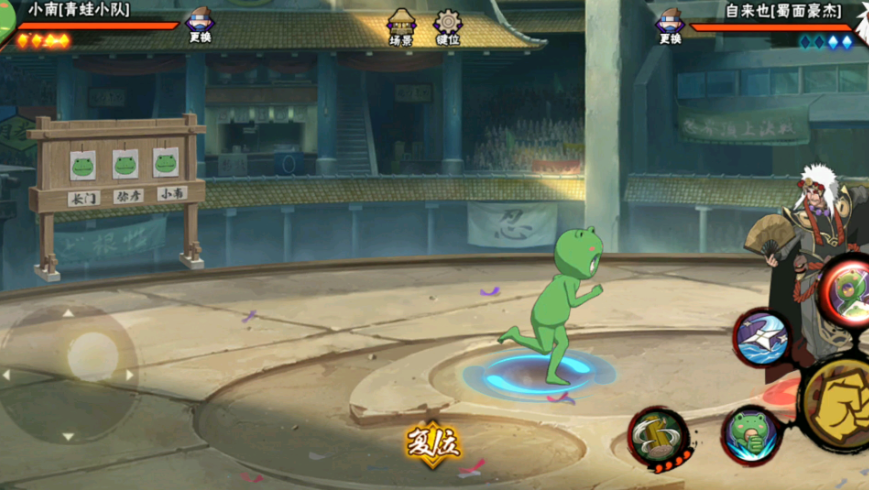Tap the virtual joystick's down arrow

click(68, 436)
